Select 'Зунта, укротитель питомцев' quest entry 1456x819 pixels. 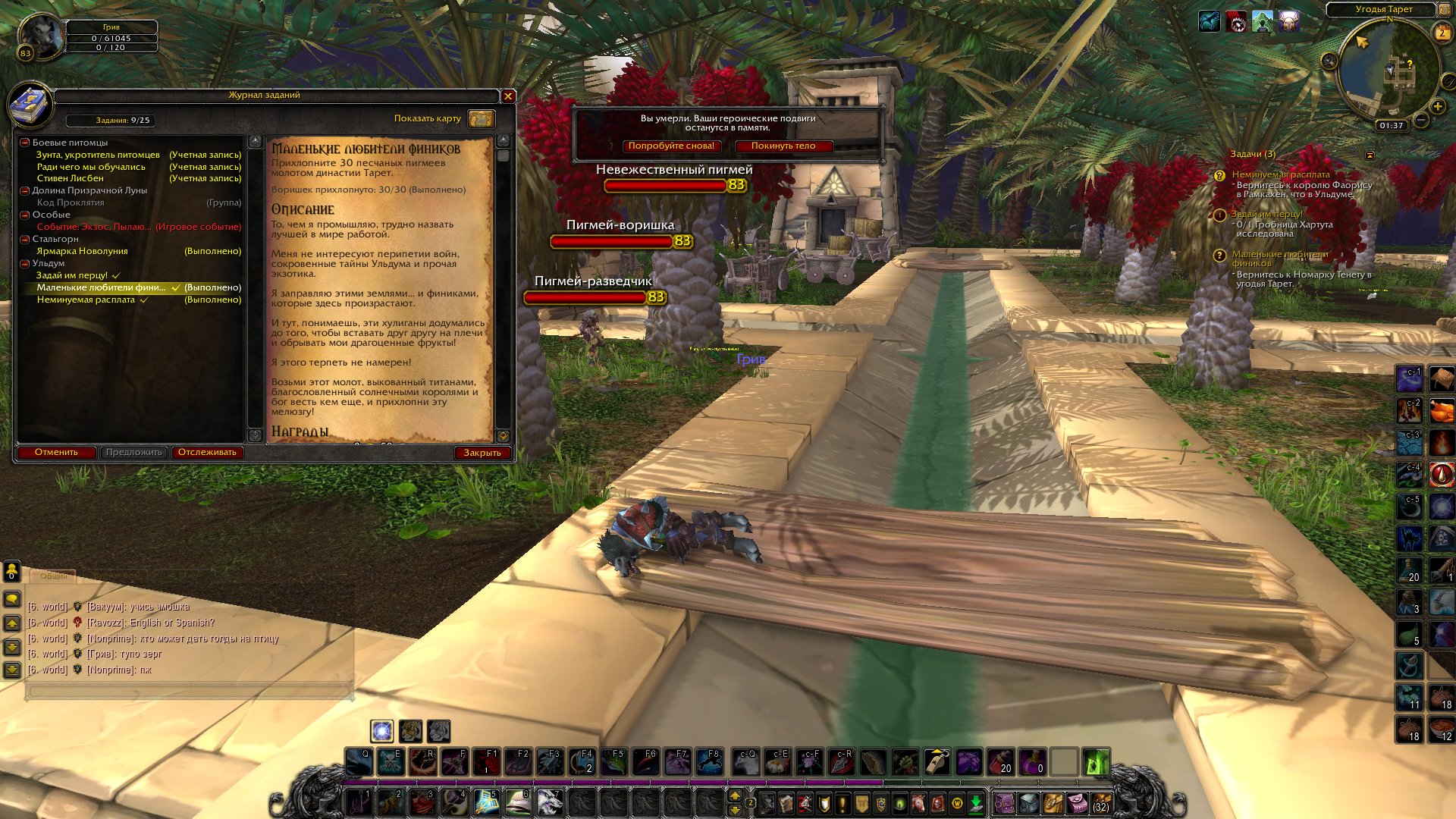98,155
